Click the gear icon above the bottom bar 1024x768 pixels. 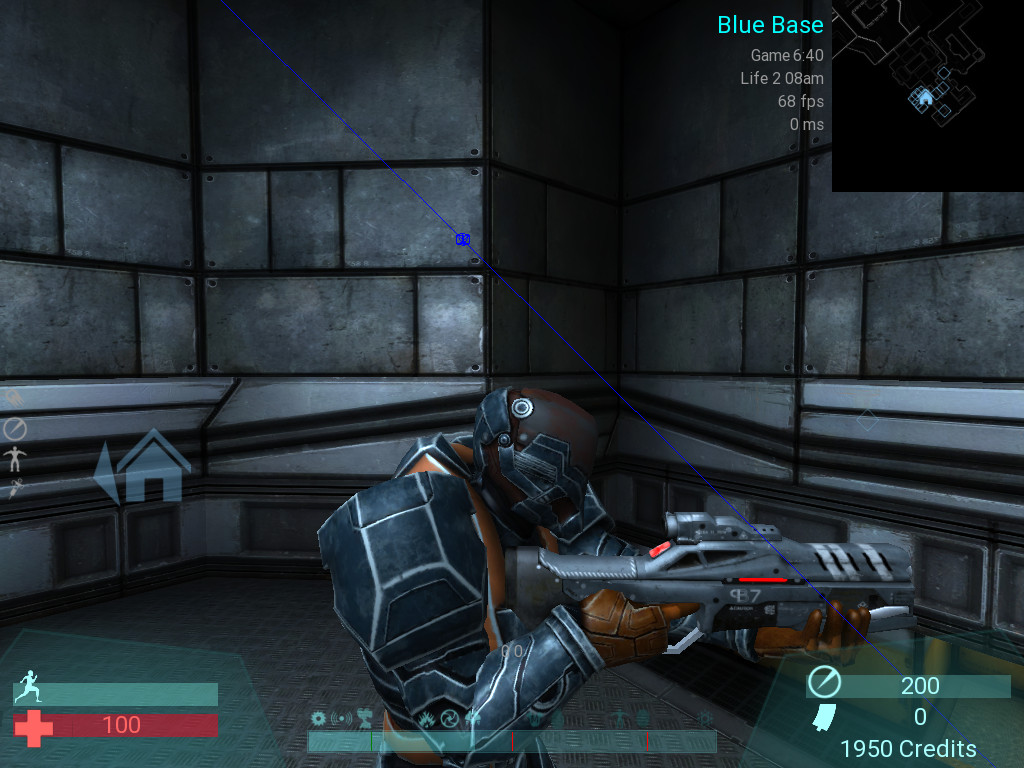click(319, 718)
